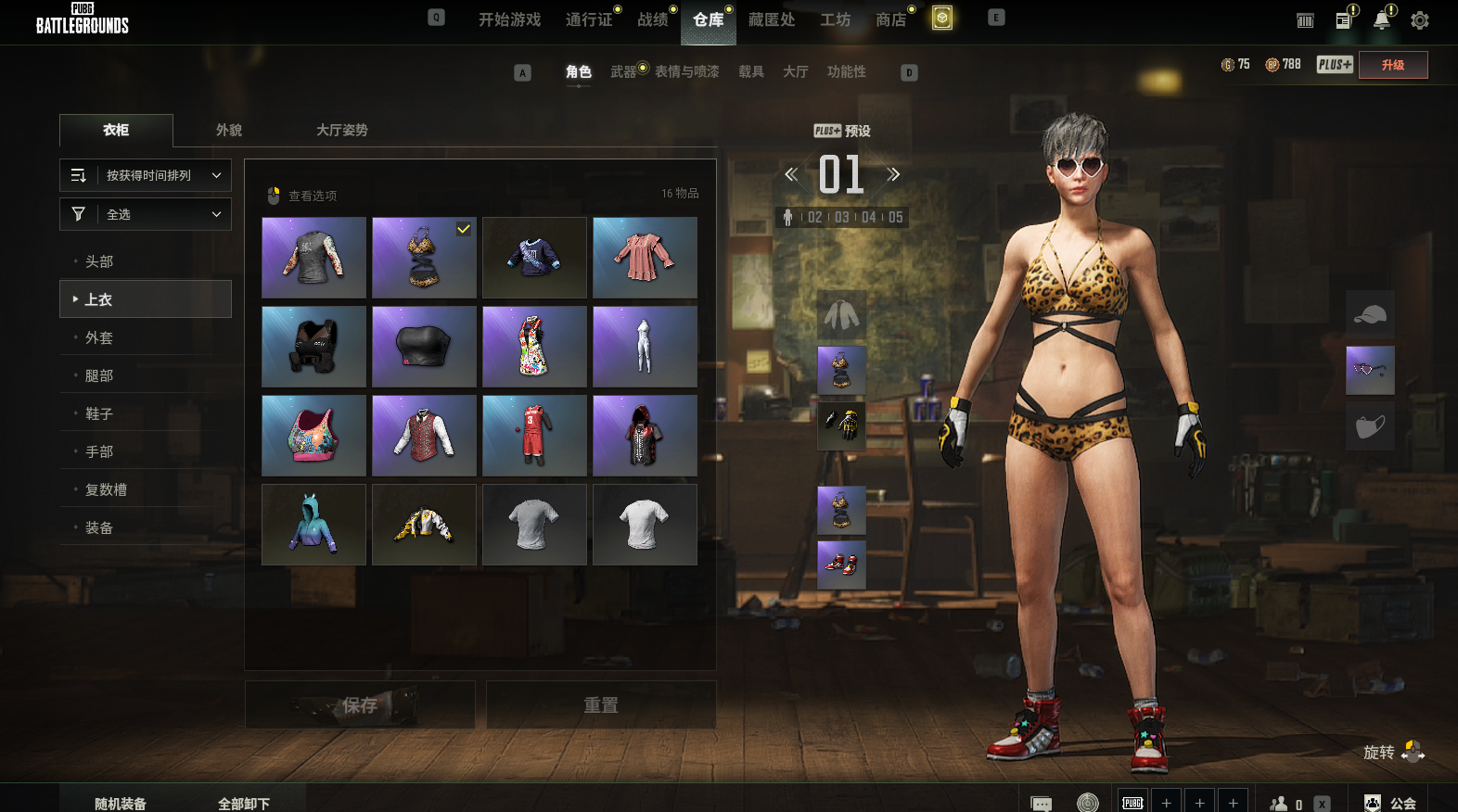1458x812 pixels.
Task: Select the pink blouse item
Action: (645, 258)
